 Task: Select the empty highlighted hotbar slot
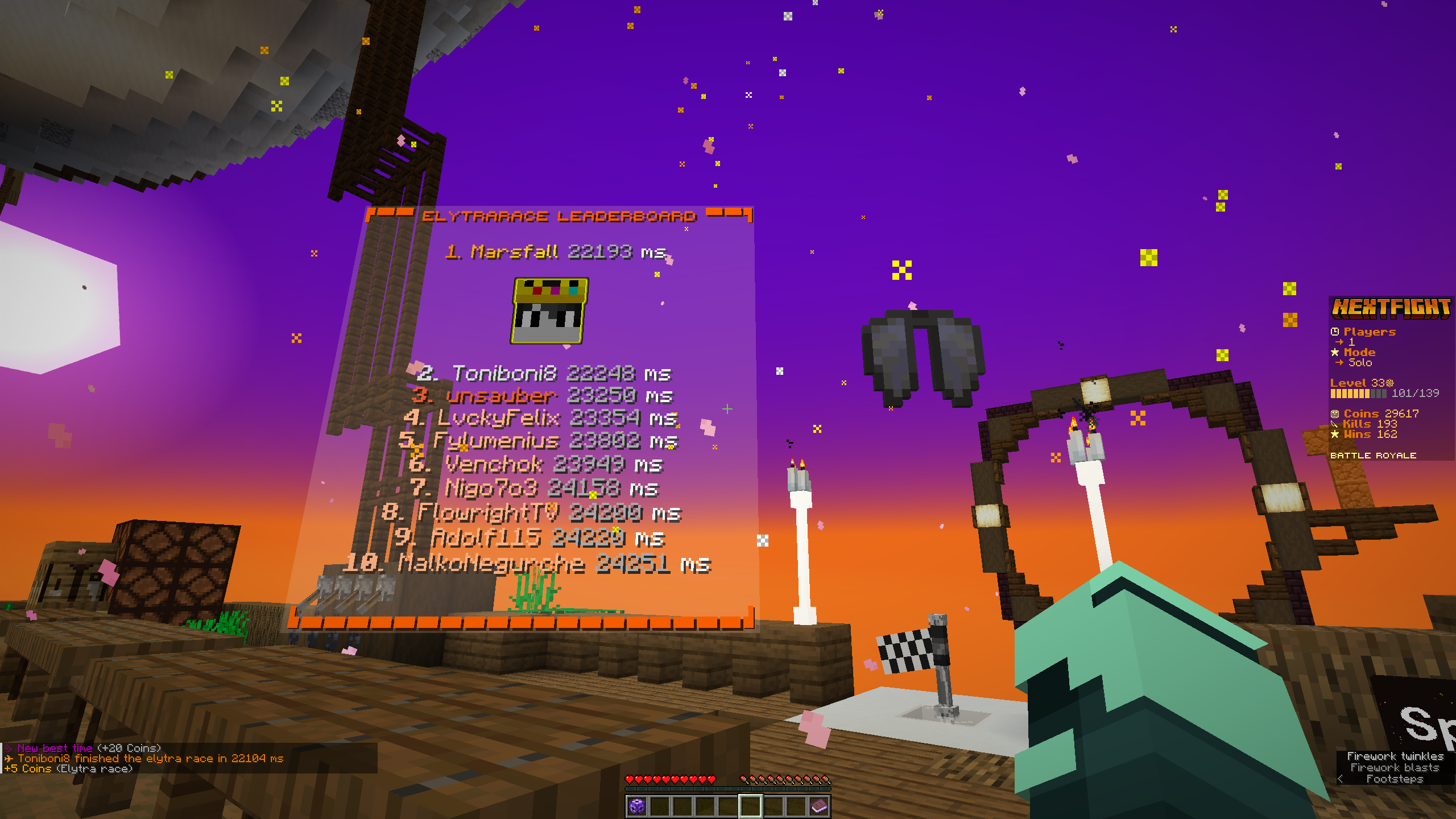pyautogui.click(x=751, y=806)
